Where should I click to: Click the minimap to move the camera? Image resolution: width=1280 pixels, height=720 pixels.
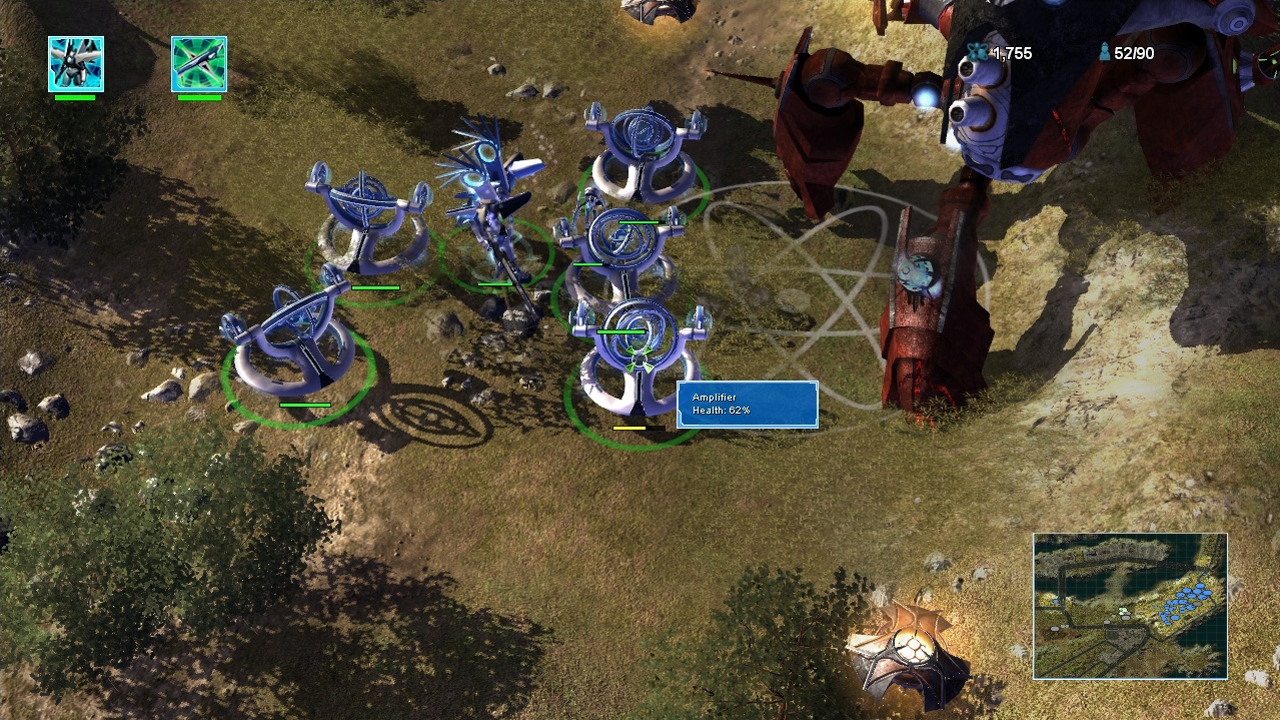1130,606
